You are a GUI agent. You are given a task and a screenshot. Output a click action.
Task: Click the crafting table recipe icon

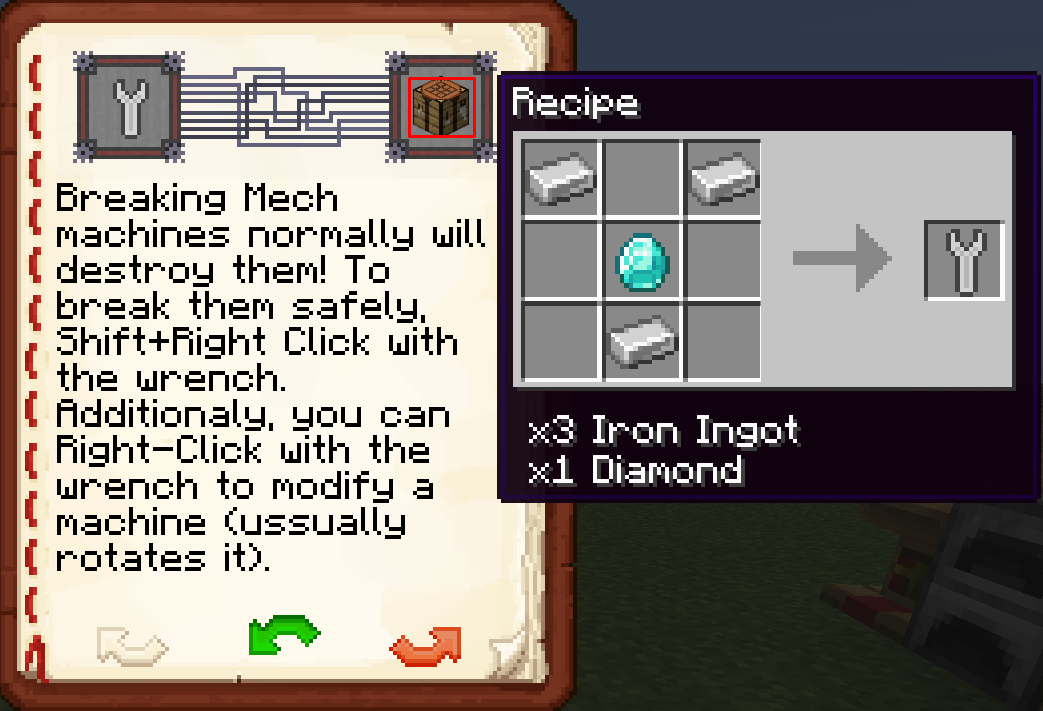point(441,107)
